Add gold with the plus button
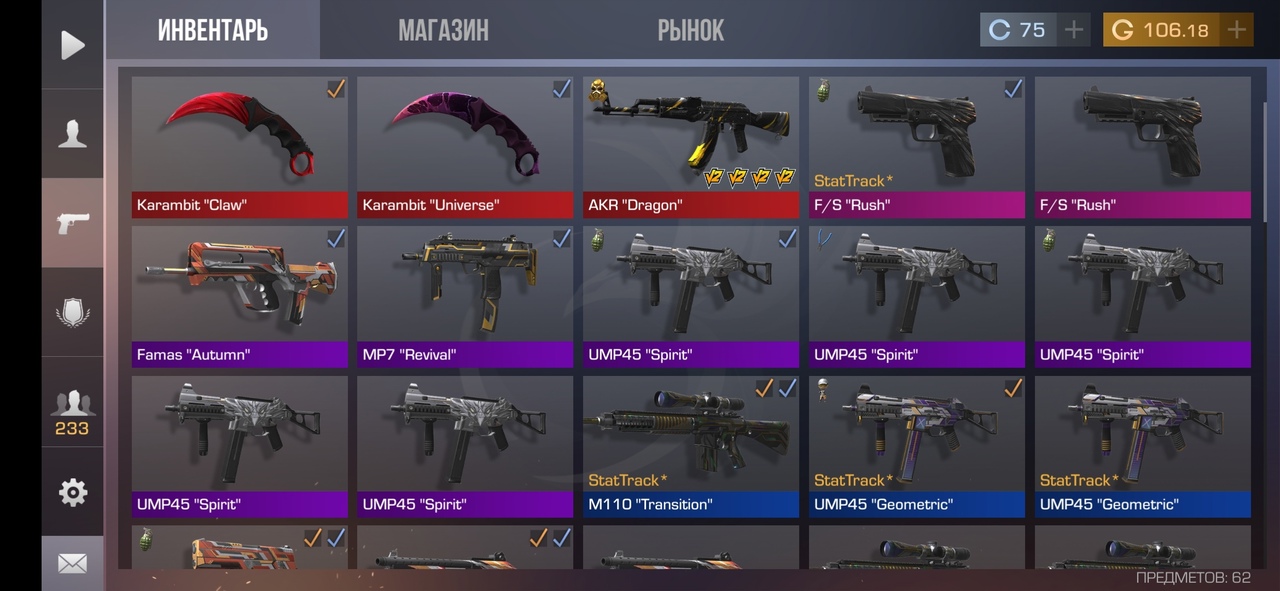Viewport: 1280px width, 591px height. coord(1237,30)
